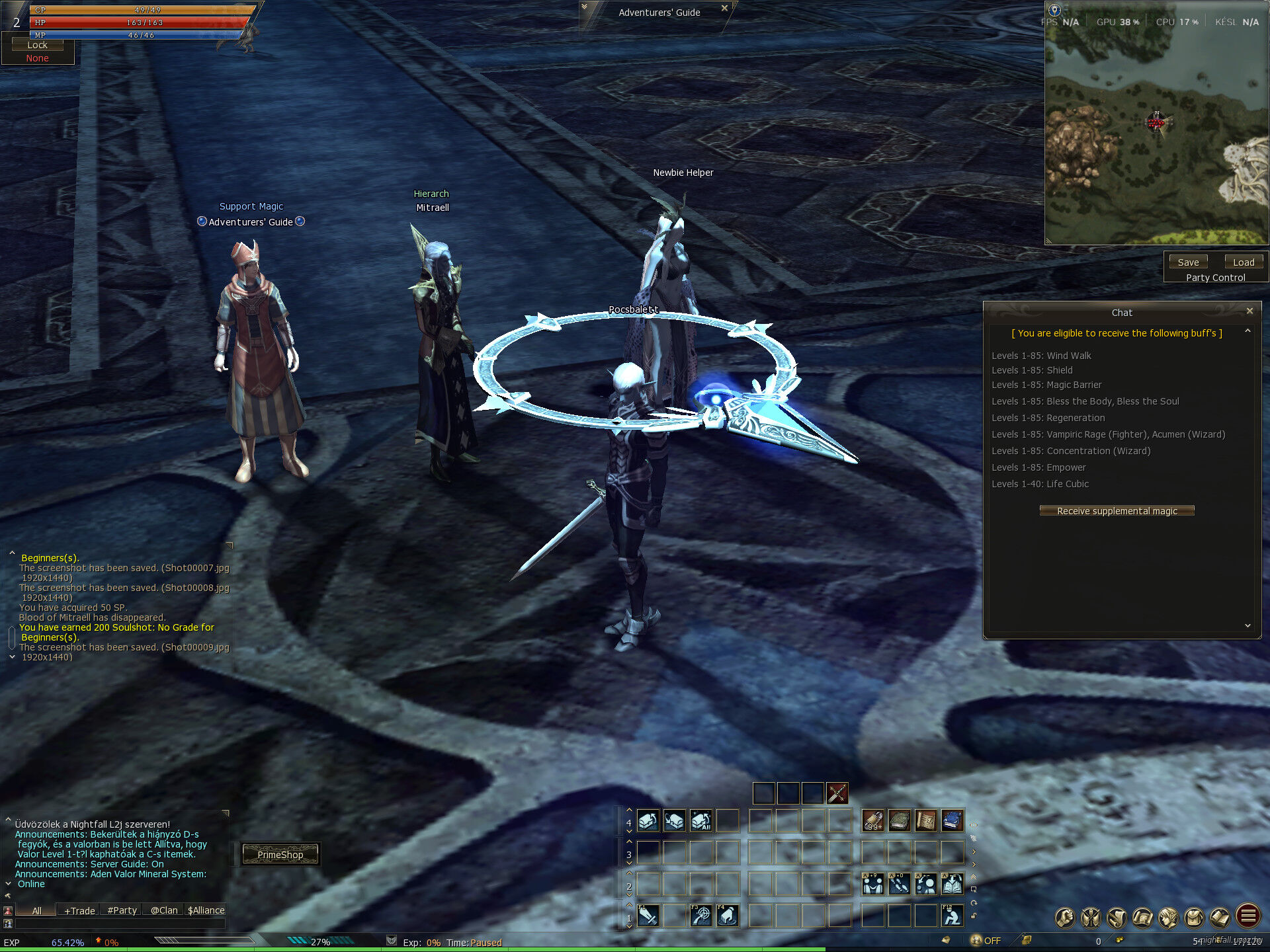The width and height of the screenshot is (1270, 952).
Task: Close the Chat dialogue window
Action: pyautogui.click(x=1249, y=311)
